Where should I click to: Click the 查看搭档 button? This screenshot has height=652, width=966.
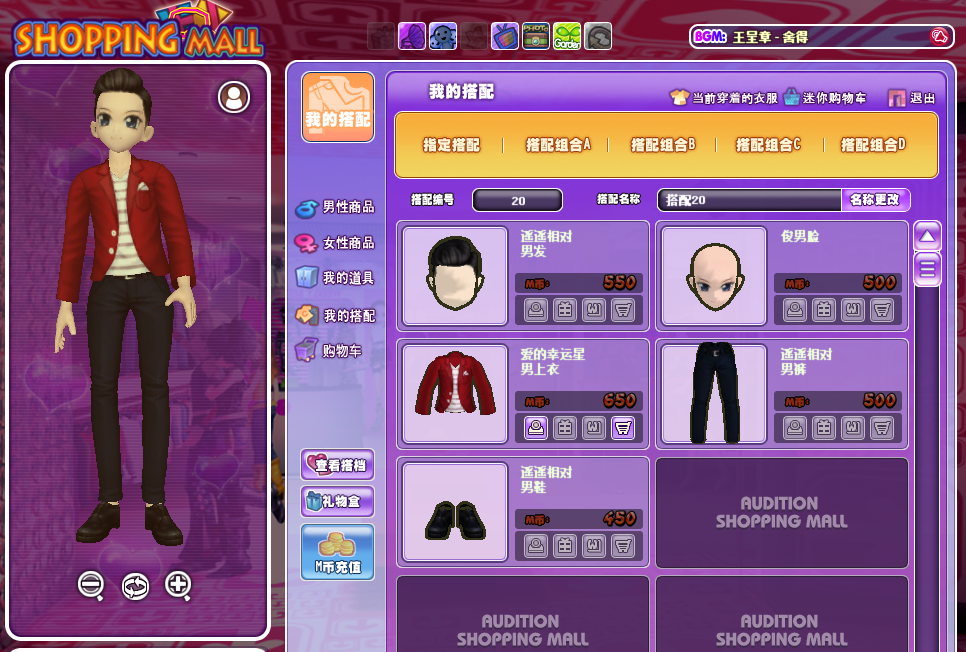[338, 465]
